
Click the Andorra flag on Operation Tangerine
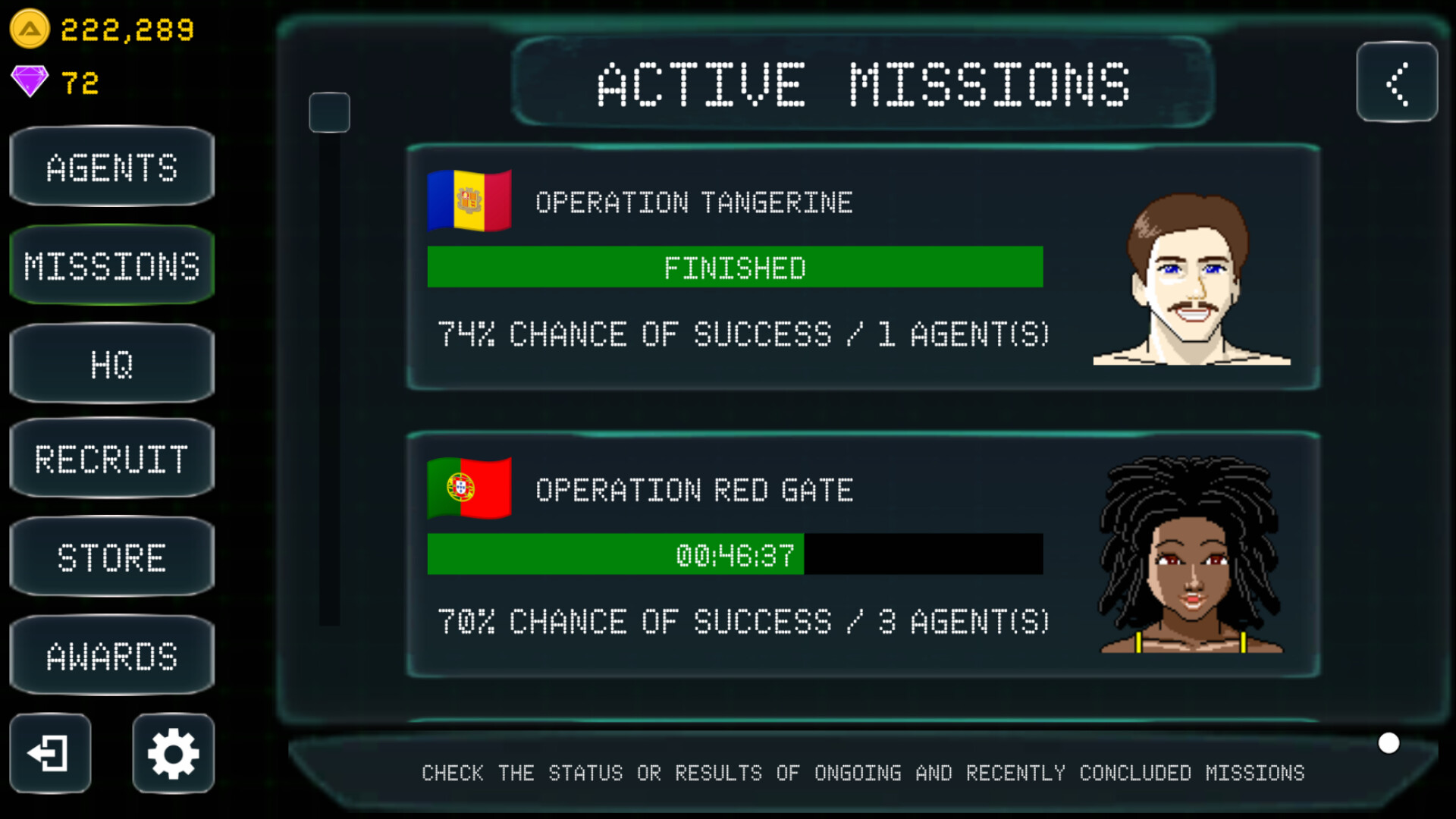click(468, 199)
